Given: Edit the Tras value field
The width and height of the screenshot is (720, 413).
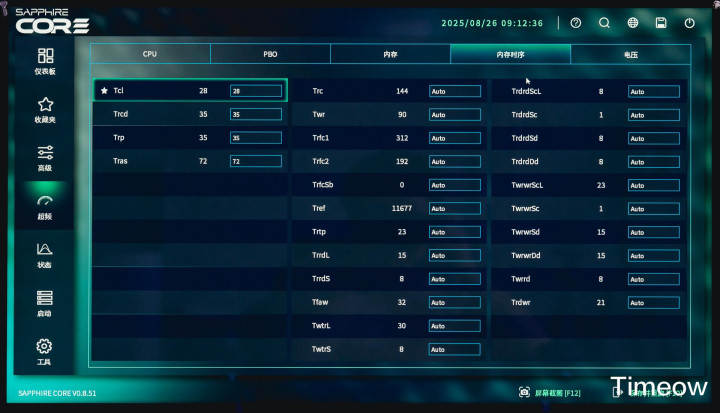Looking at the screenshot, I should (x=255, y=161).
